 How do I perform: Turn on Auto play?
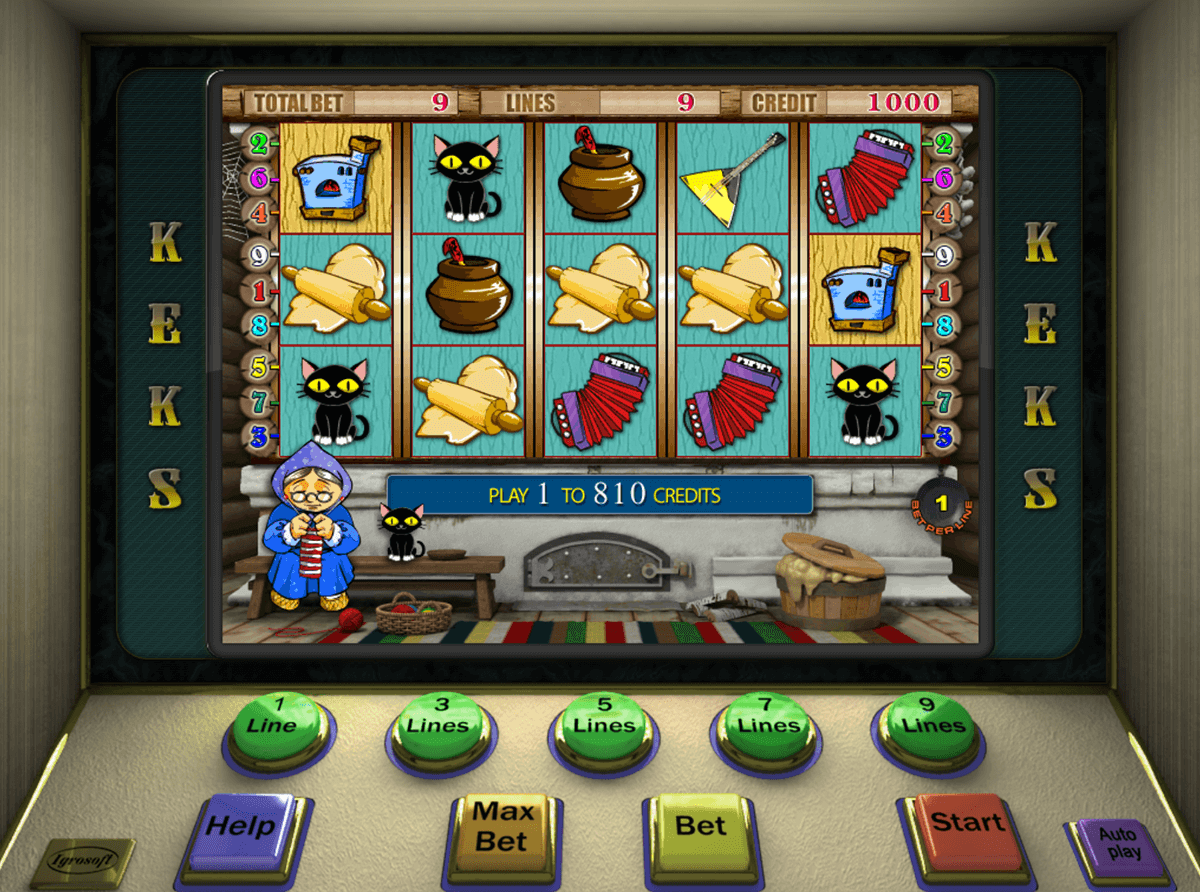(x=1118, y=846)
